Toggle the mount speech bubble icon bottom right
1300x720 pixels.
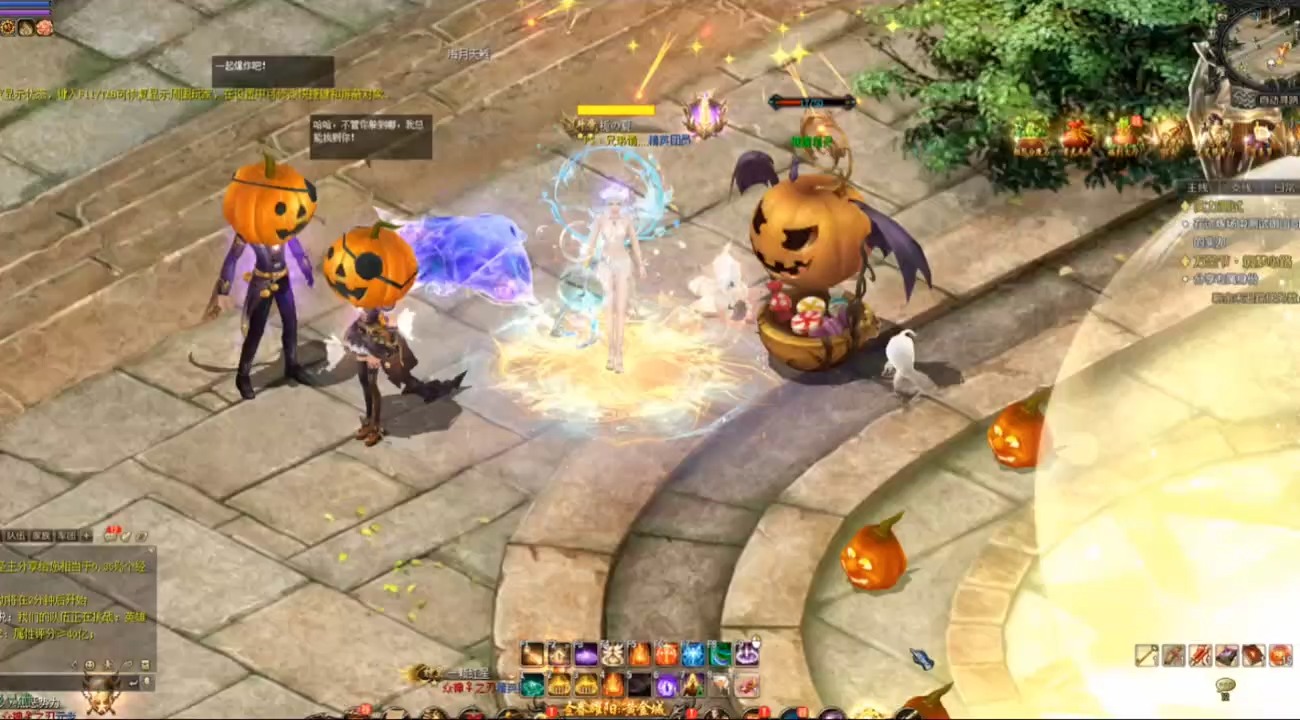(1226, 686)
